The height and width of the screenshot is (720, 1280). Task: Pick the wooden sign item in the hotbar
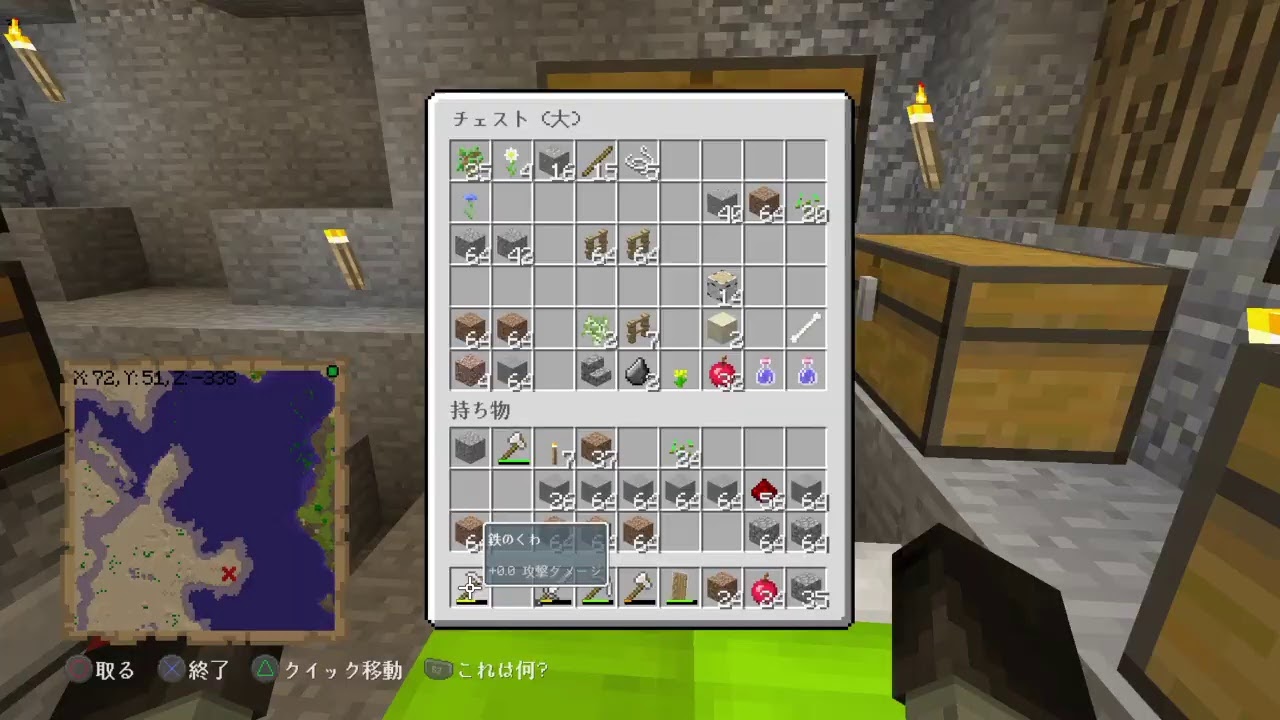[680, 588]
